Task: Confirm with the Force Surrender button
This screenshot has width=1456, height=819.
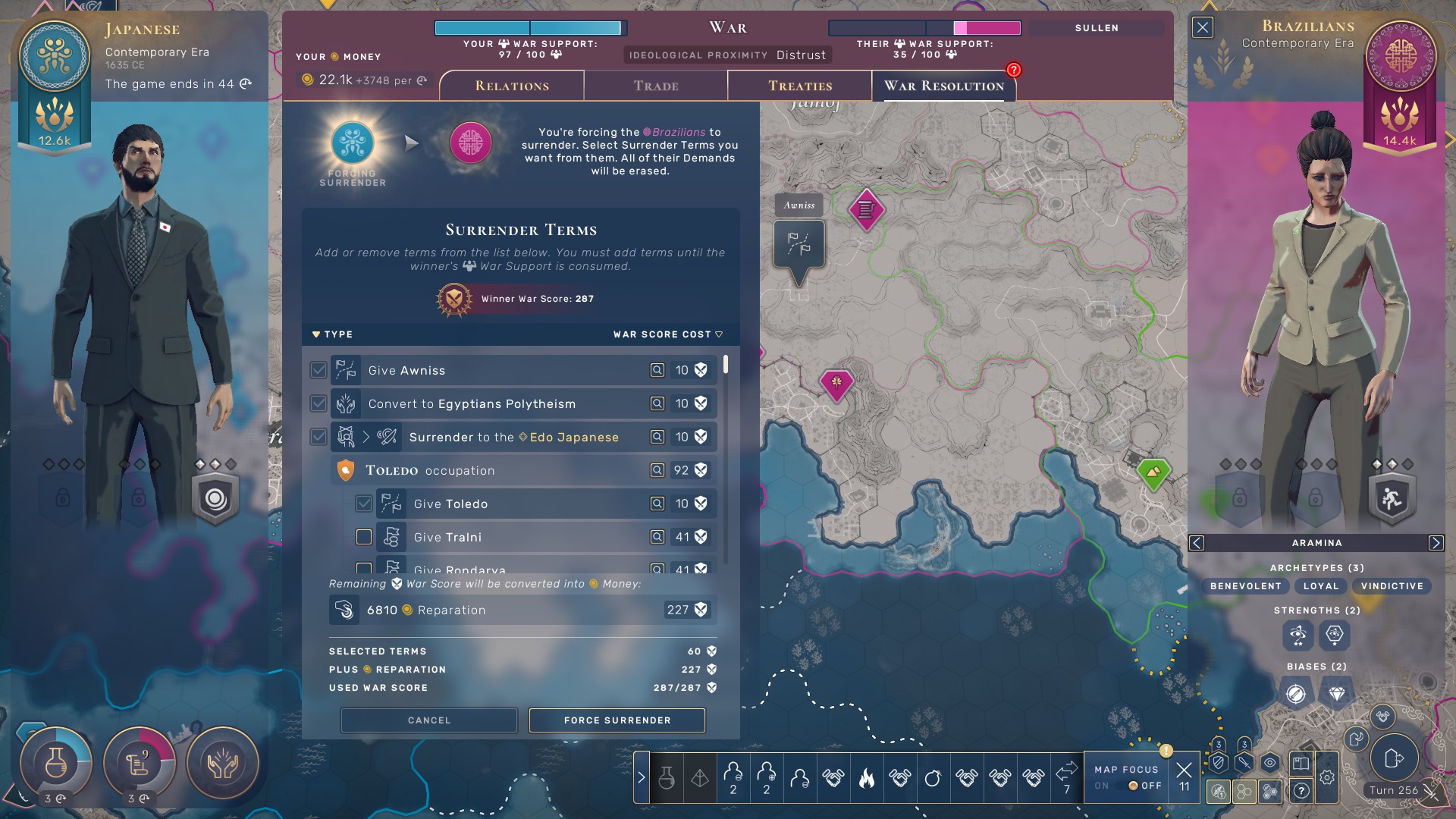Action: tap(617, 720)
